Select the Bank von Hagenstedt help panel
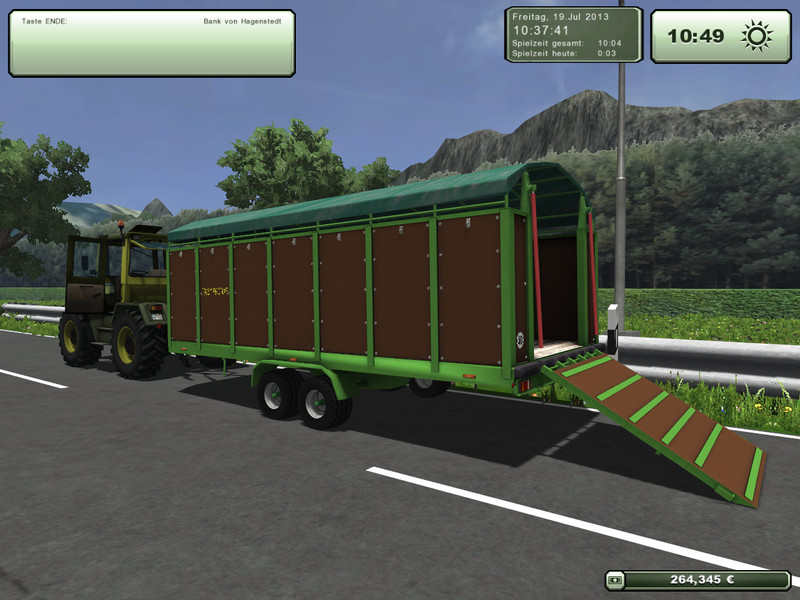Viewport: 800px width, 600px height. [x=152, y=44]
